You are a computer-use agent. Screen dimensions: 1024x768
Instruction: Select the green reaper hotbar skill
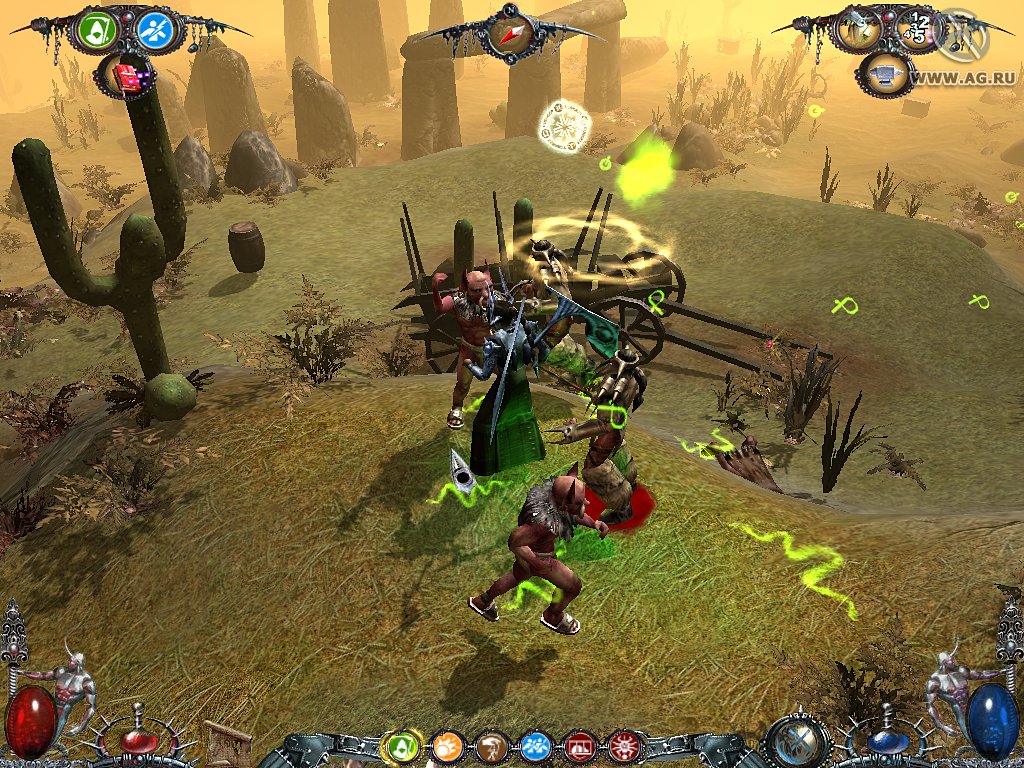click(x=402, y=746)
